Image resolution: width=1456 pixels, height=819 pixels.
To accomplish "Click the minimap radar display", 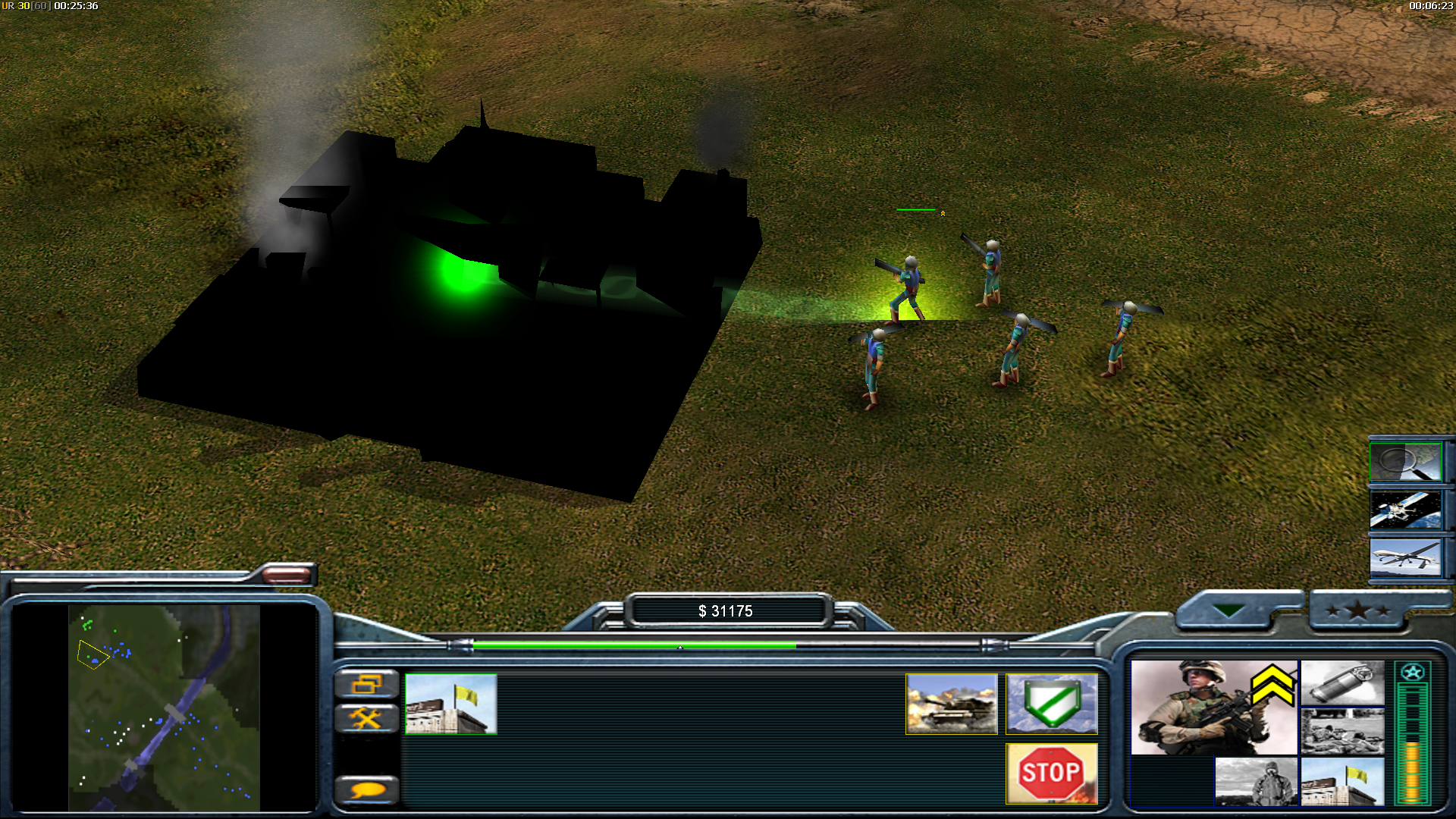I will point(164,707).
